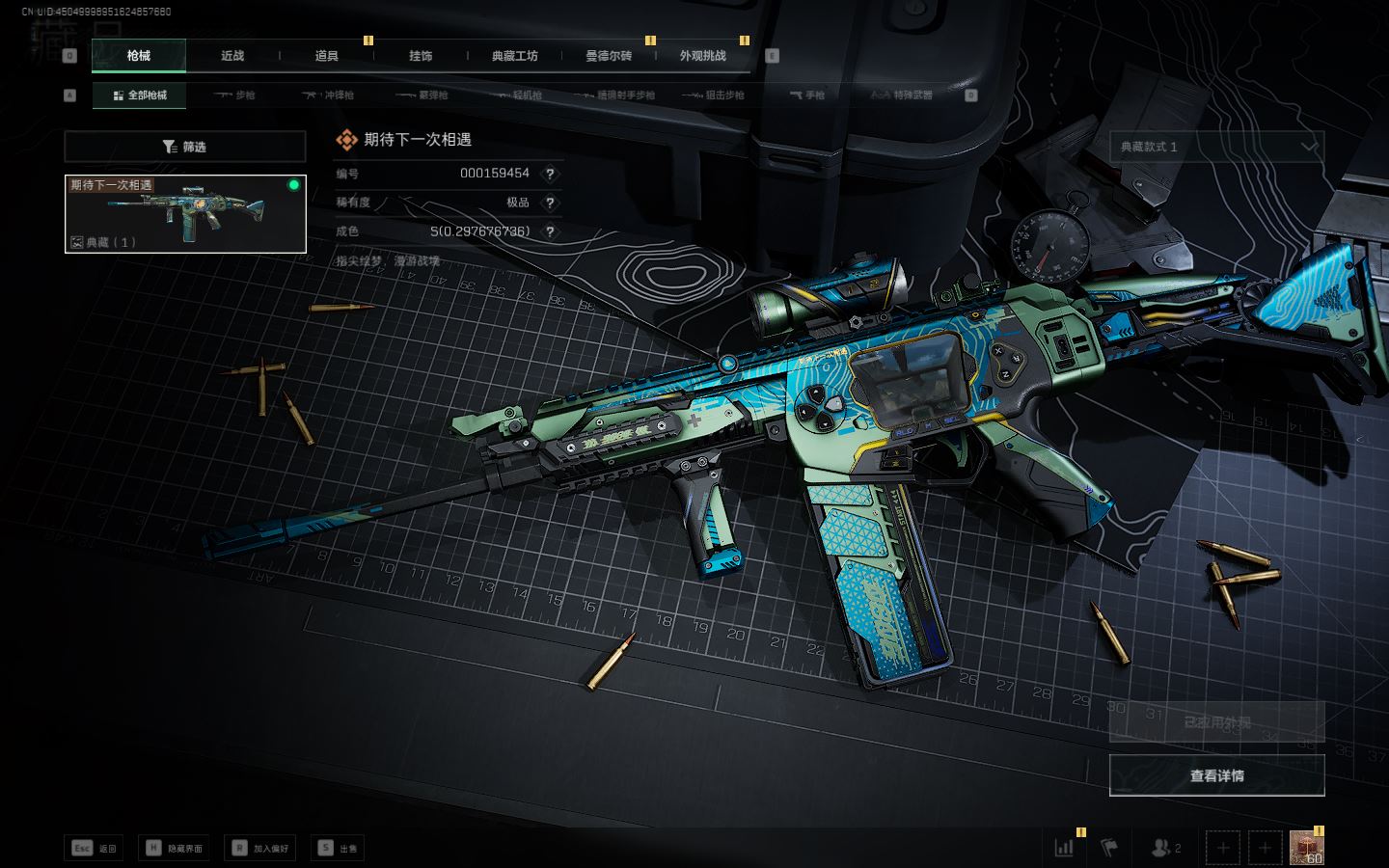Viewport: 1389px width, 868px height.
Task: Select the 期待下一次相遇 skin thumbnail
Action: (x=185, y=214)
